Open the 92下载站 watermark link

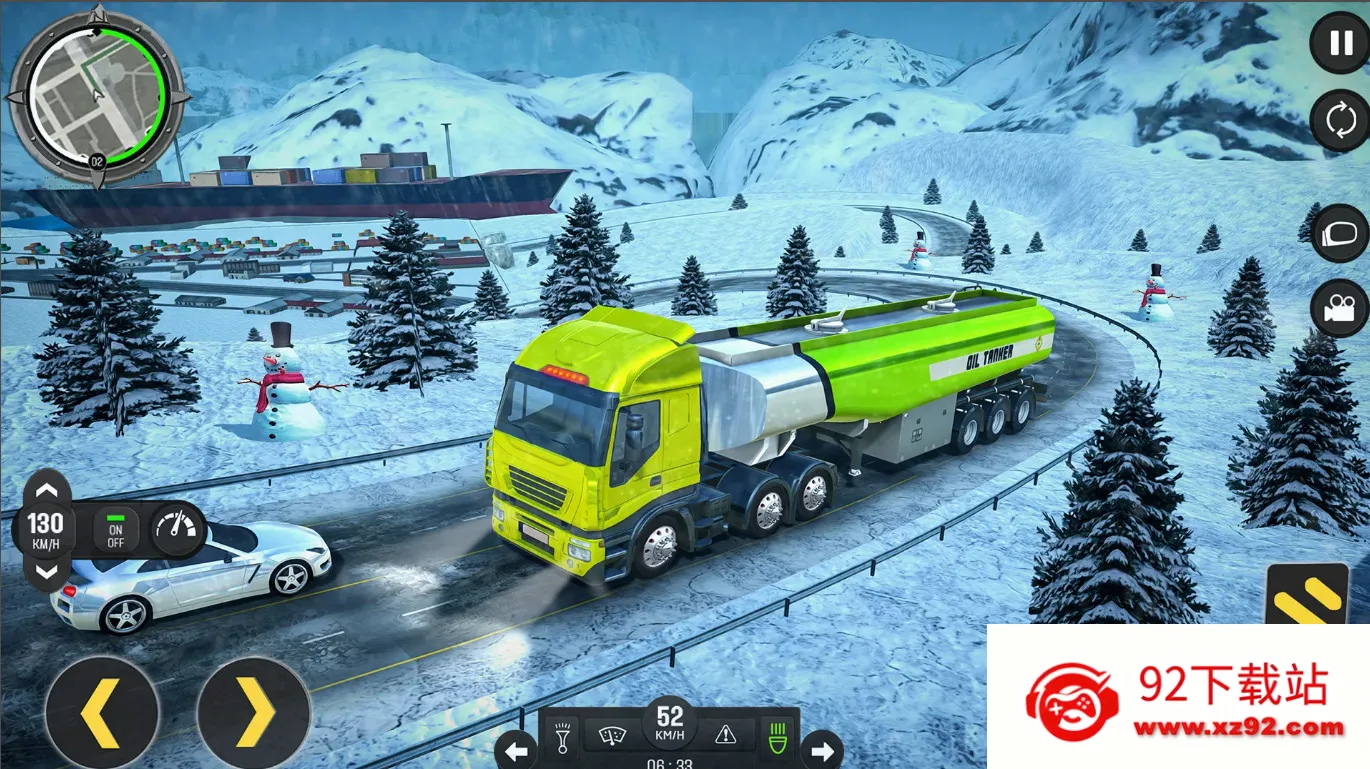(x=1178, y=697)
